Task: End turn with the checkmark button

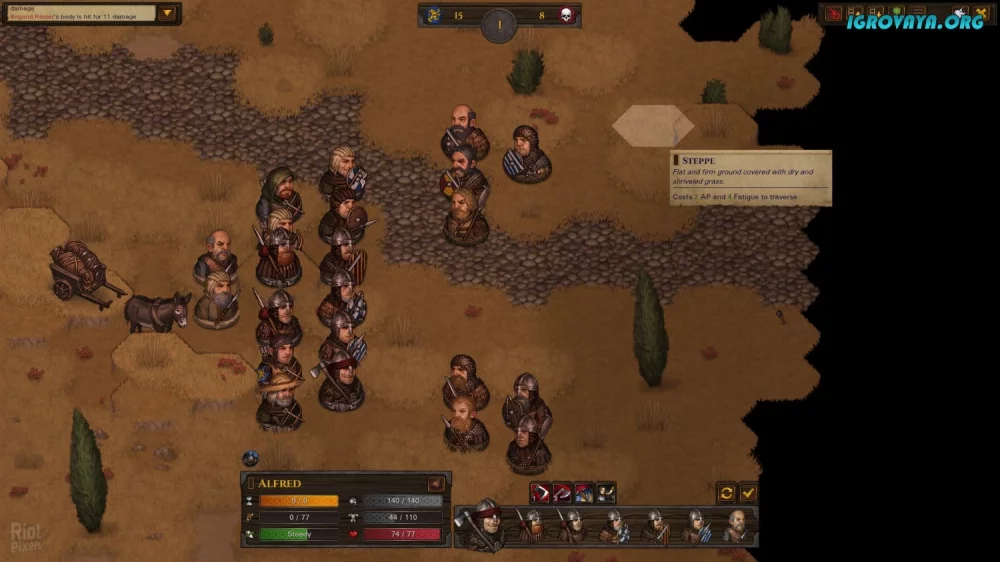Action: 748,493
